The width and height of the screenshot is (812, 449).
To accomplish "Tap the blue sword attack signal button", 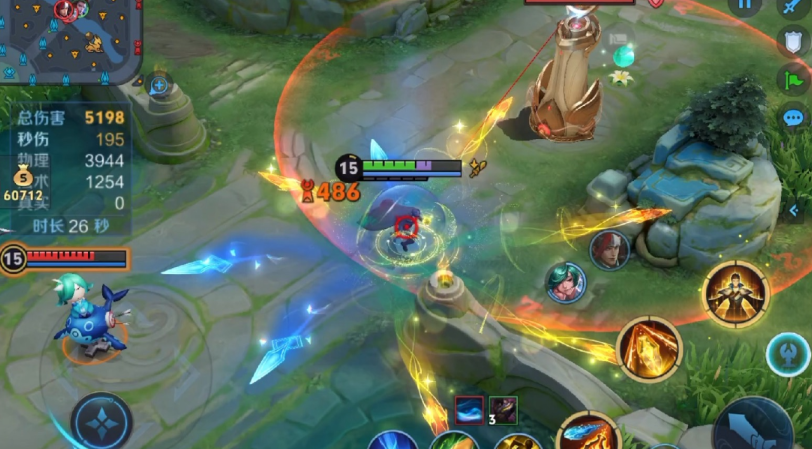I will 792,6.
